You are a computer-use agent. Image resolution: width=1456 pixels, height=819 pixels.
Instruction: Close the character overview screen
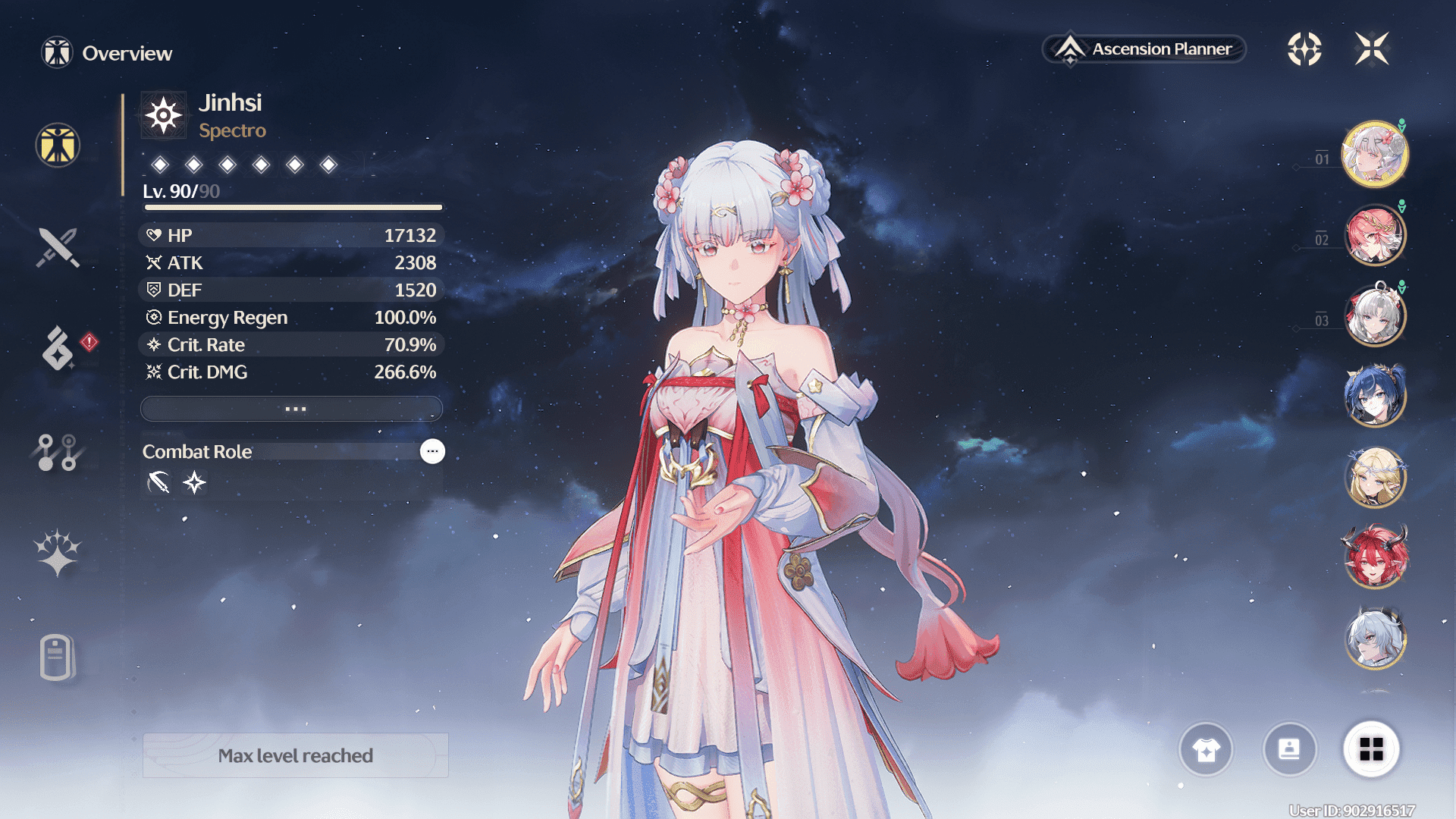[1372, 49]
